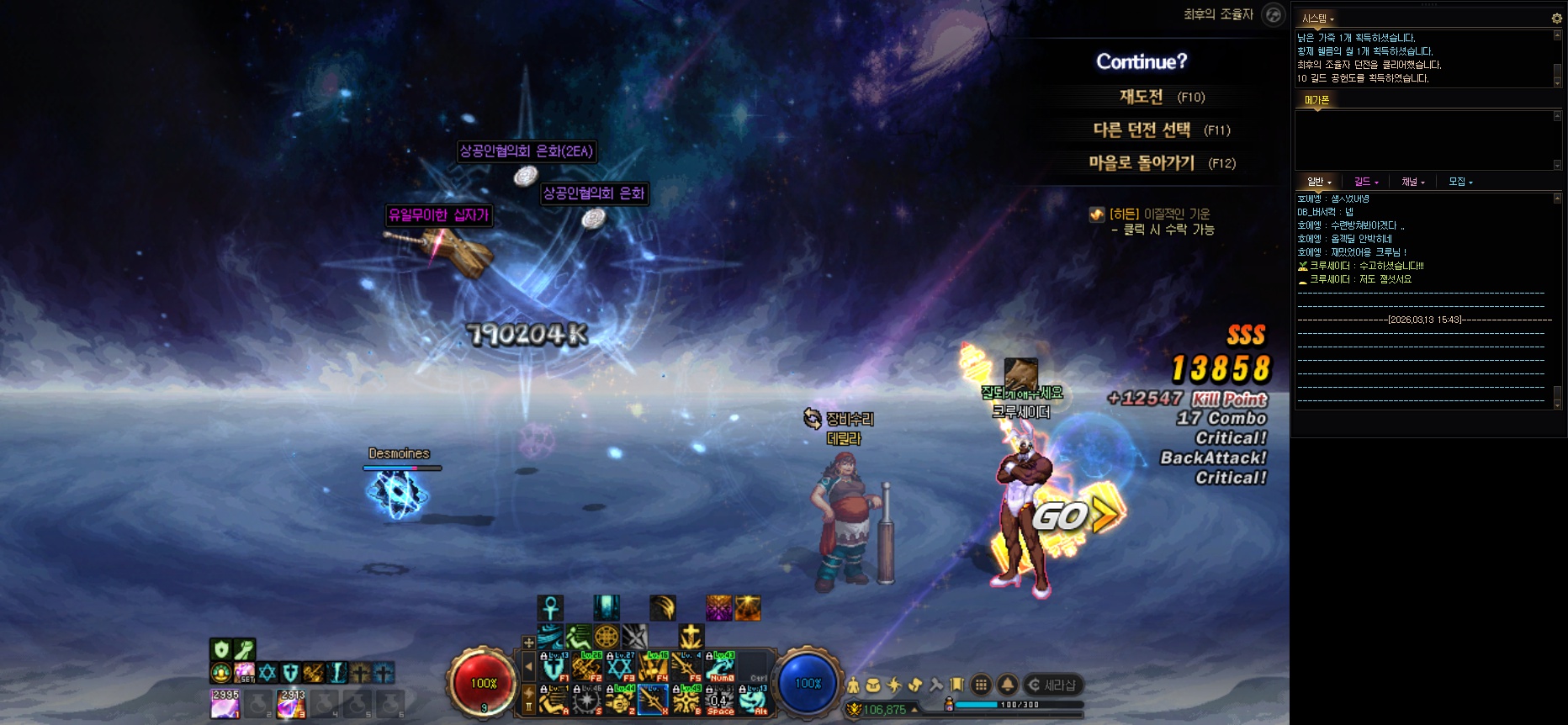
Task: Switch to the 메가폰 tab
Action: click(1316, 100)
